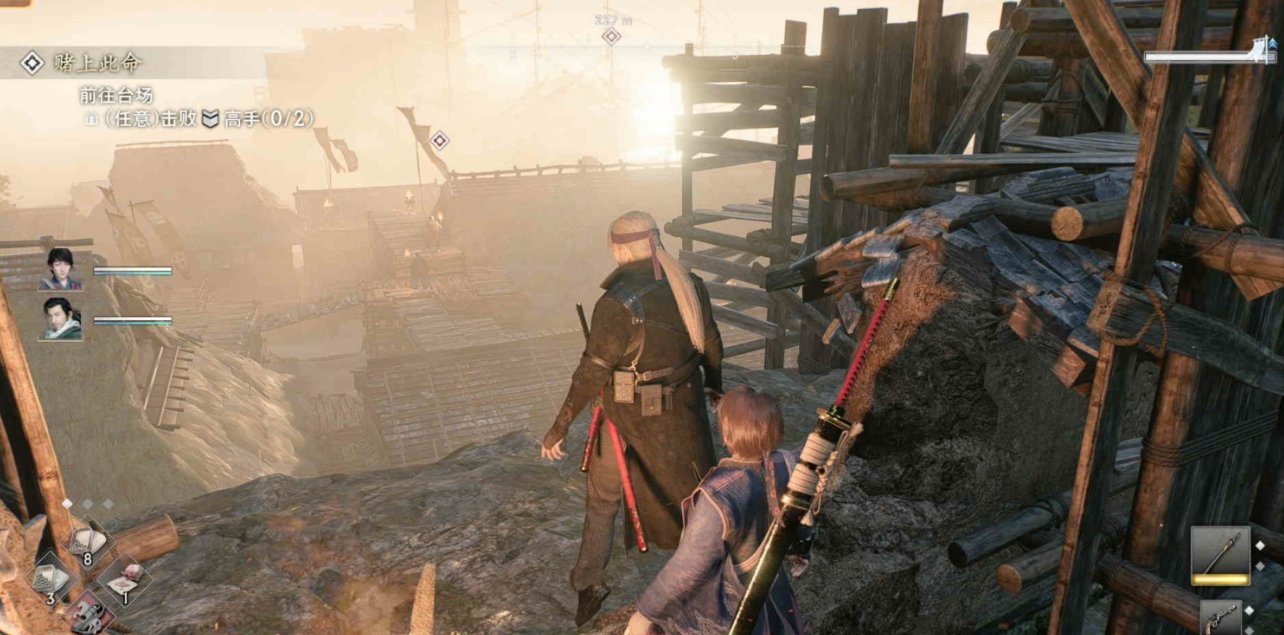1284x635 pixels.
Task: Select the upper ally portrait
Action: [61, 269]
